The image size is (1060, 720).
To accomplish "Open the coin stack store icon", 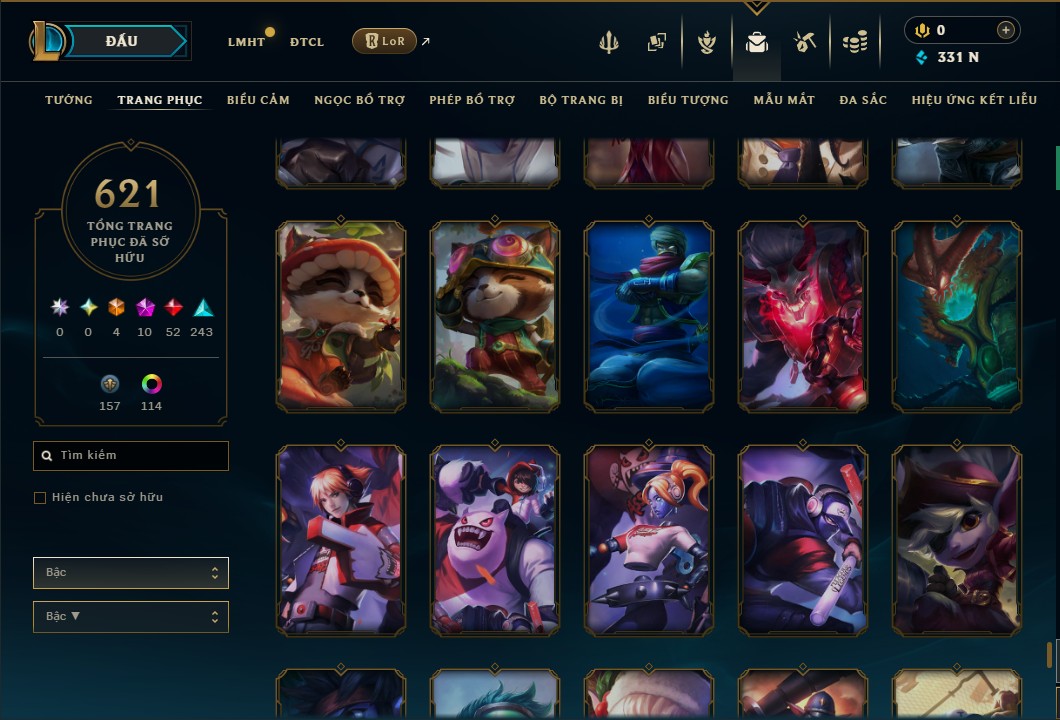I will pos(854,42).
